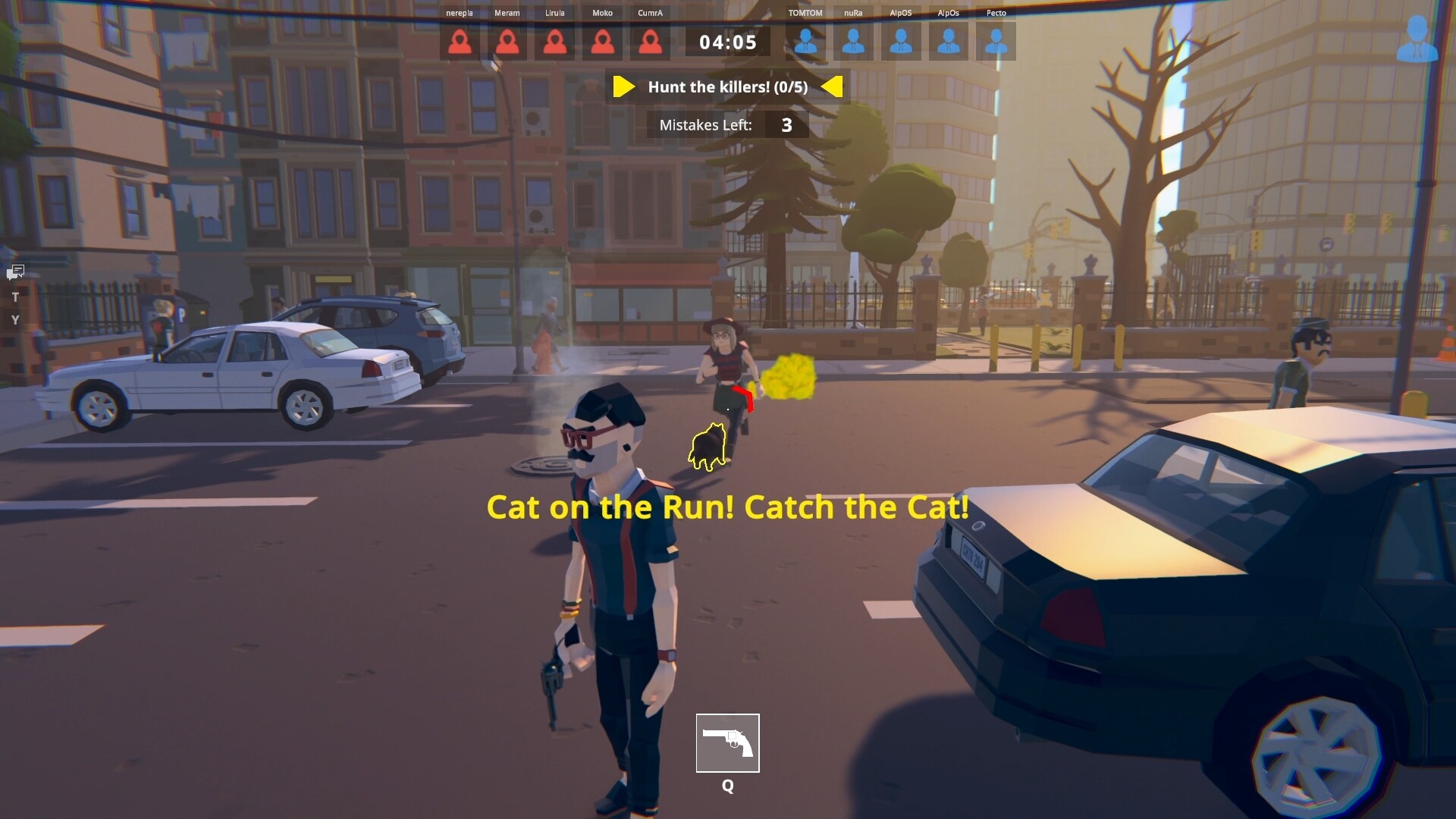Select killer Meram's hooded icon
1456x819 pixels.
507,42
